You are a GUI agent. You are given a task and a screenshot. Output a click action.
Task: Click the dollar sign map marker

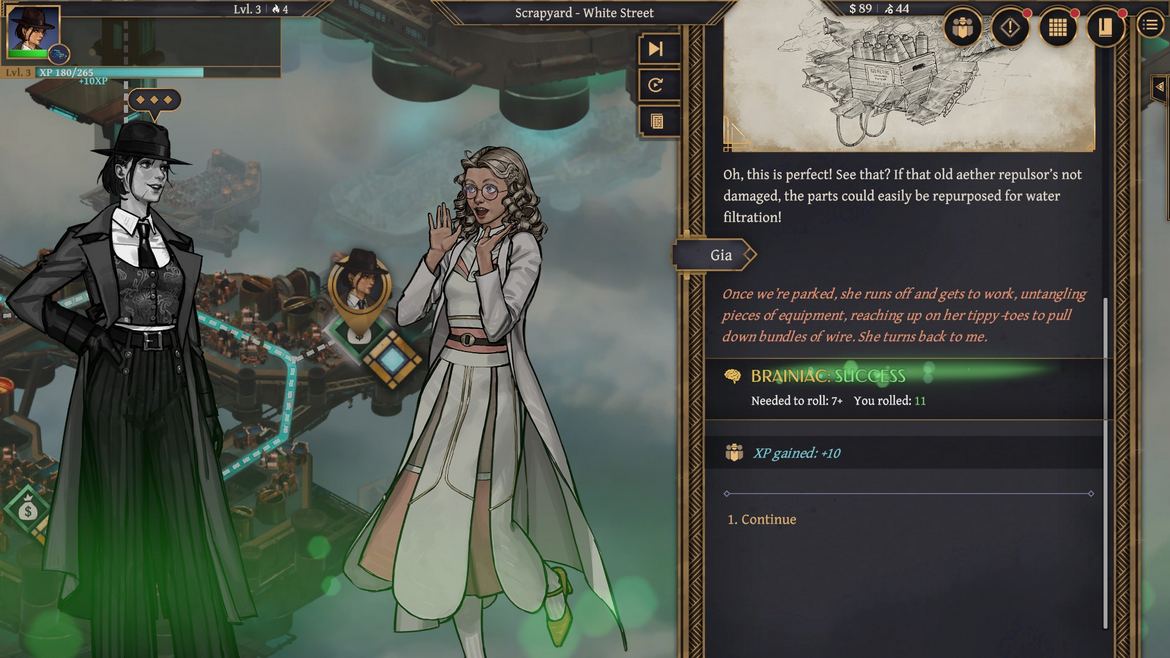point(27,510)
